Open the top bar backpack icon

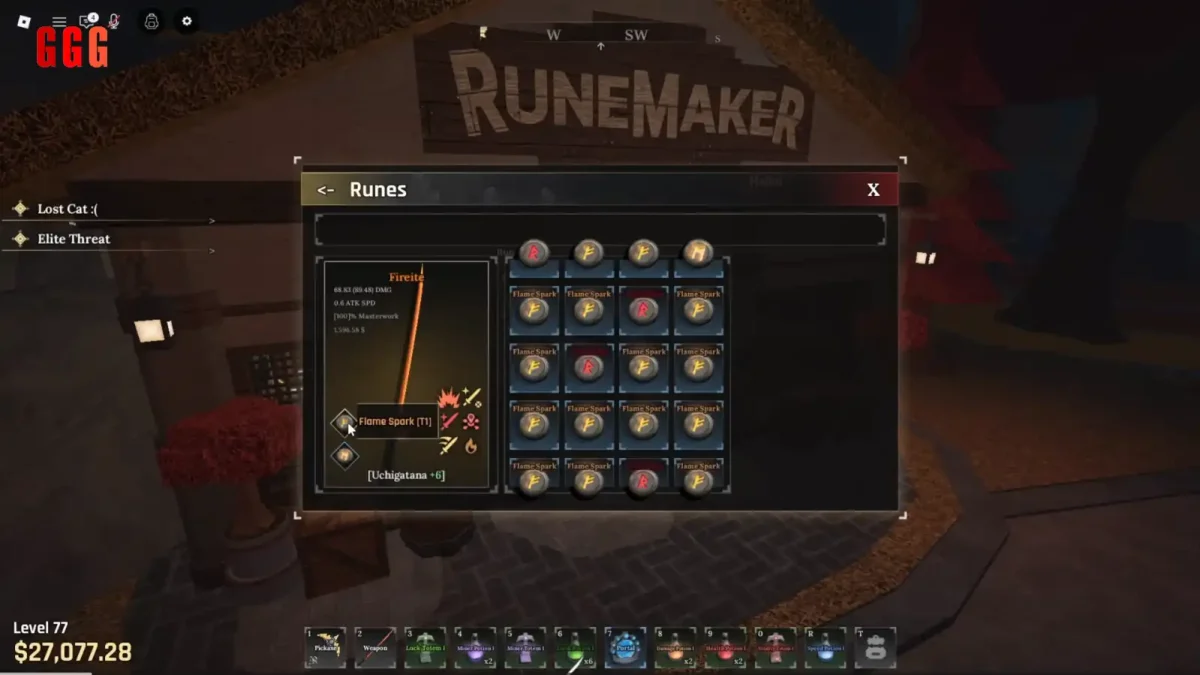click(152, 21)
